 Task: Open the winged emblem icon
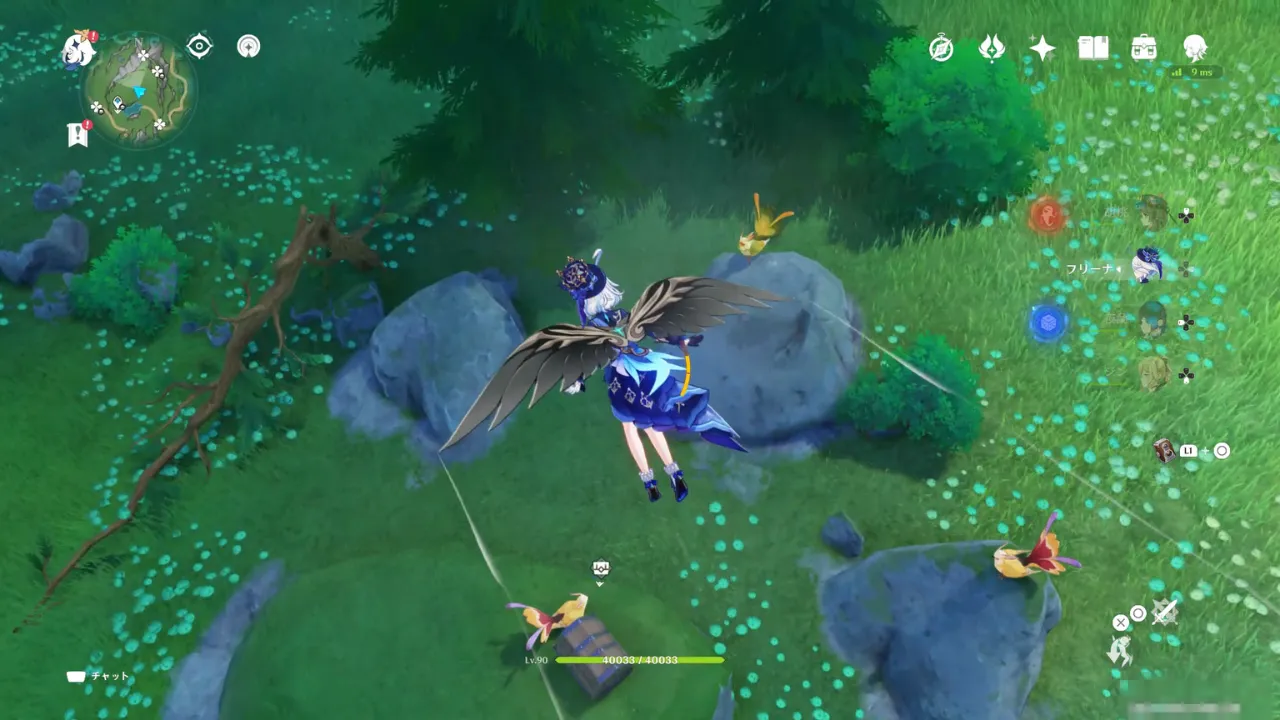pos(991,48)
